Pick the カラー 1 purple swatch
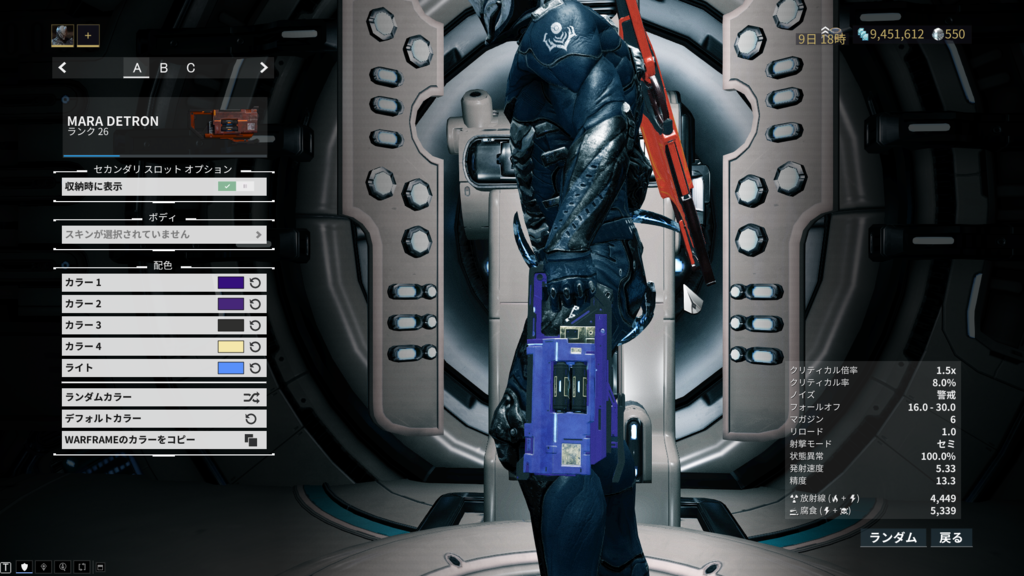 231,283
